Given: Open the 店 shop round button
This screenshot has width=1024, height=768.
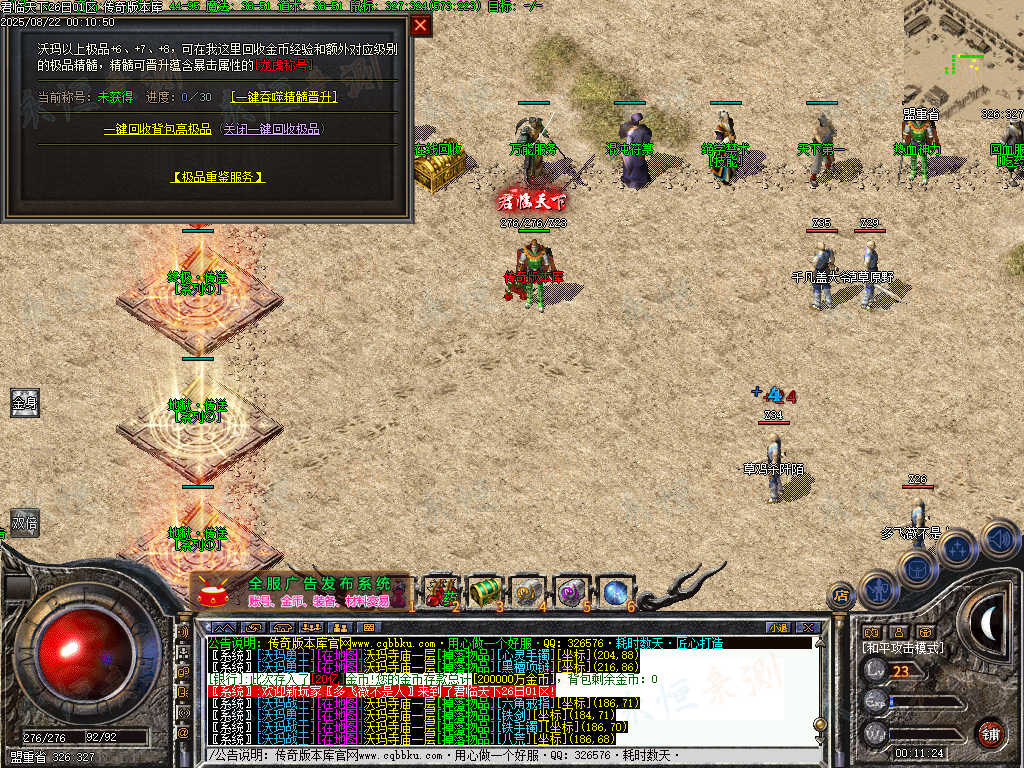Looking at the screenshot, I should [x=841, y=596].
